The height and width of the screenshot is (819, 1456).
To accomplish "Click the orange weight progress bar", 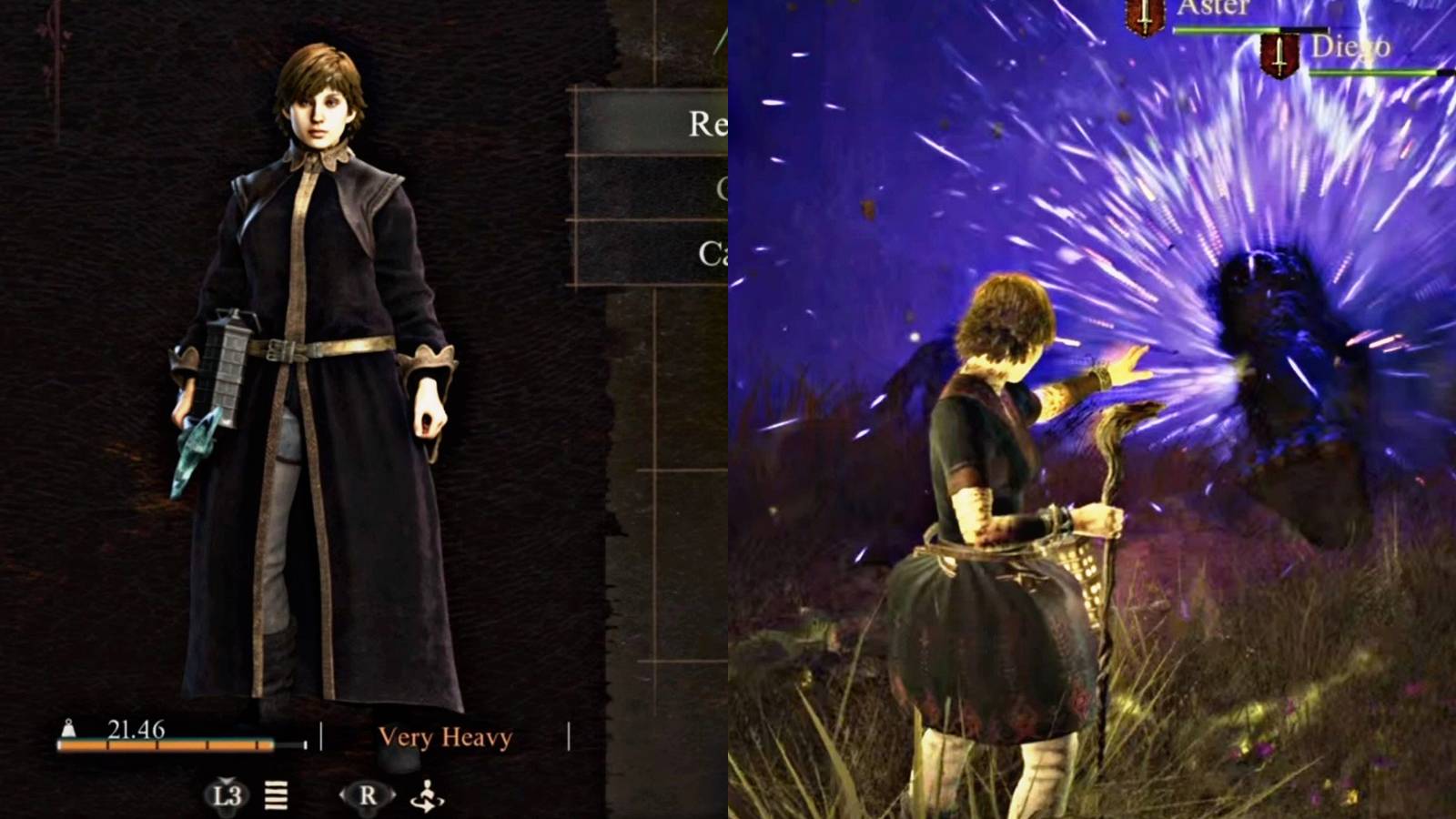I will [164, 744].
